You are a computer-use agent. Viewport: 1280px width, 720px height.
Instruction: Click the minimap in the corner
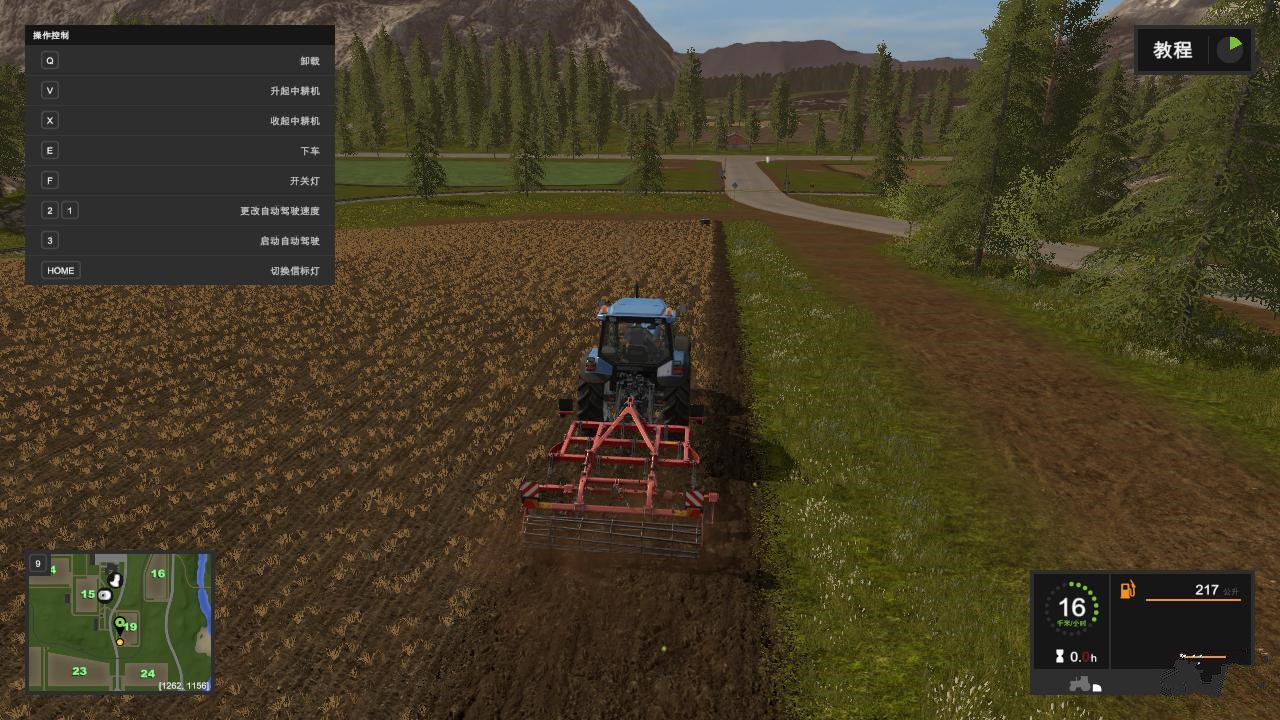pyautogui.click(x=119, y=622)
